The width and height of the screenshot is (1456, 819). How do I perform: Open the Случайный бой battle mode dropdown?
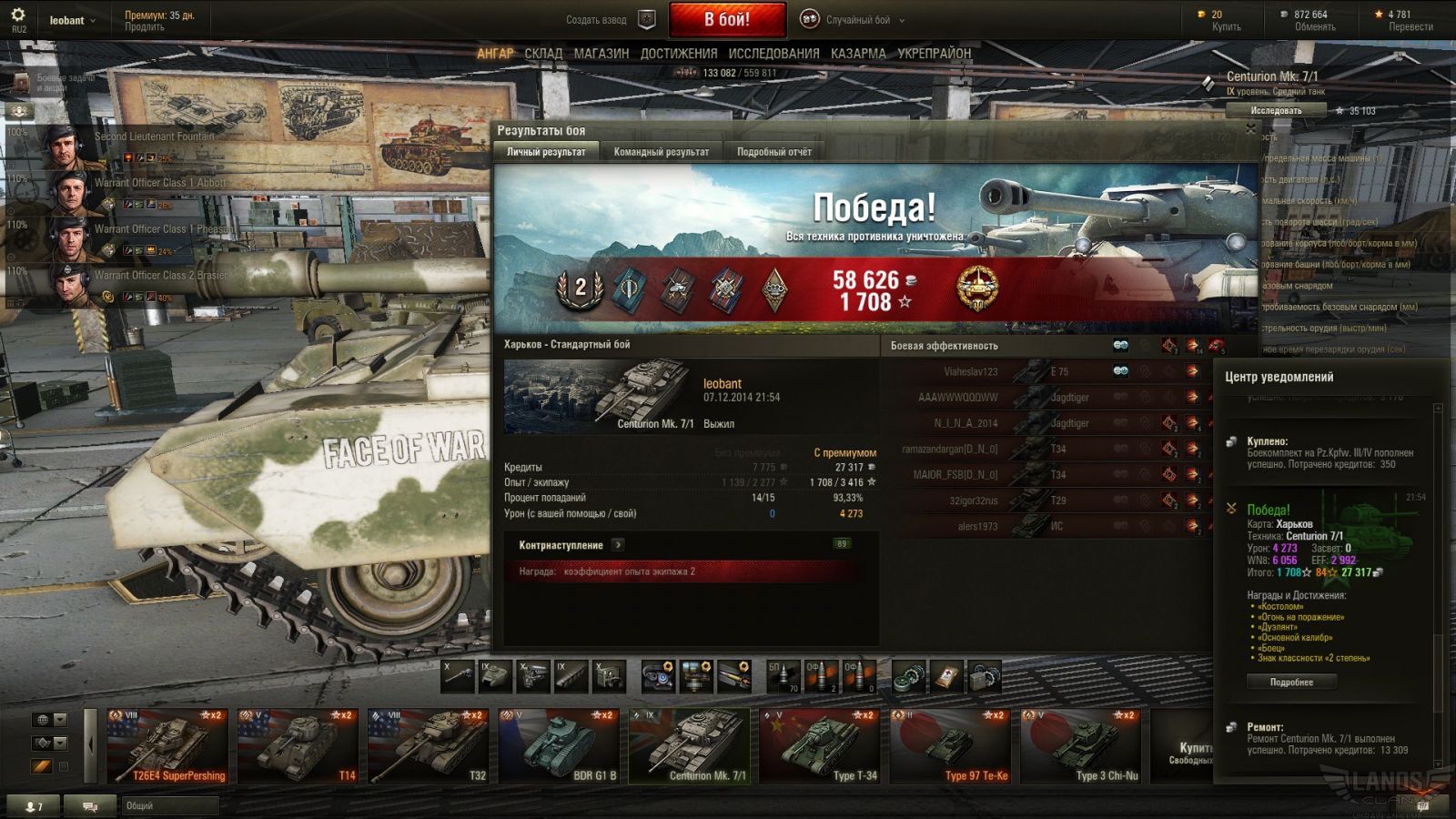pyautogui.click(x=856, y=20)
